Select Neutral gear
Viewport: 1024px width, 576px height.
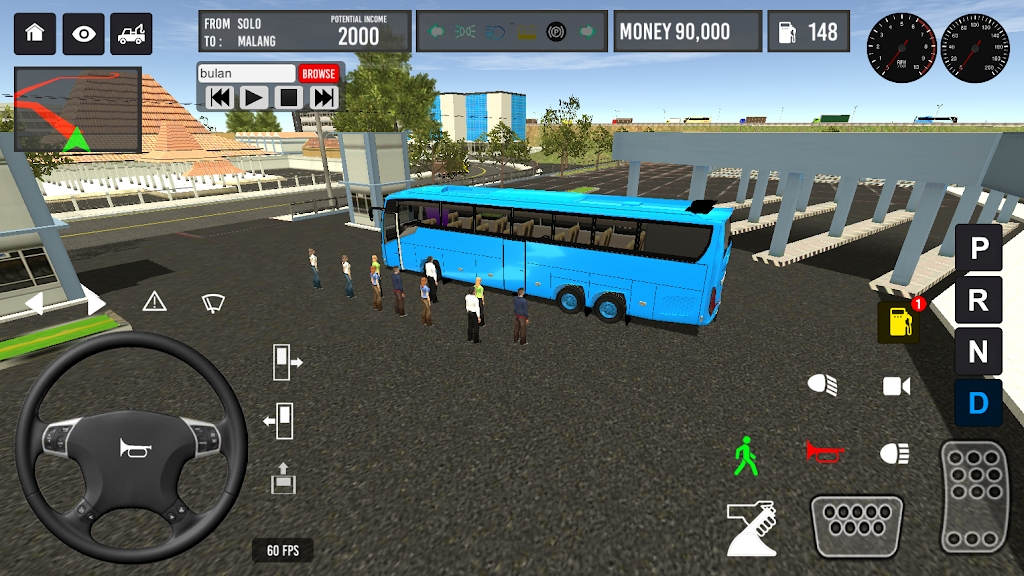(978, 352)
